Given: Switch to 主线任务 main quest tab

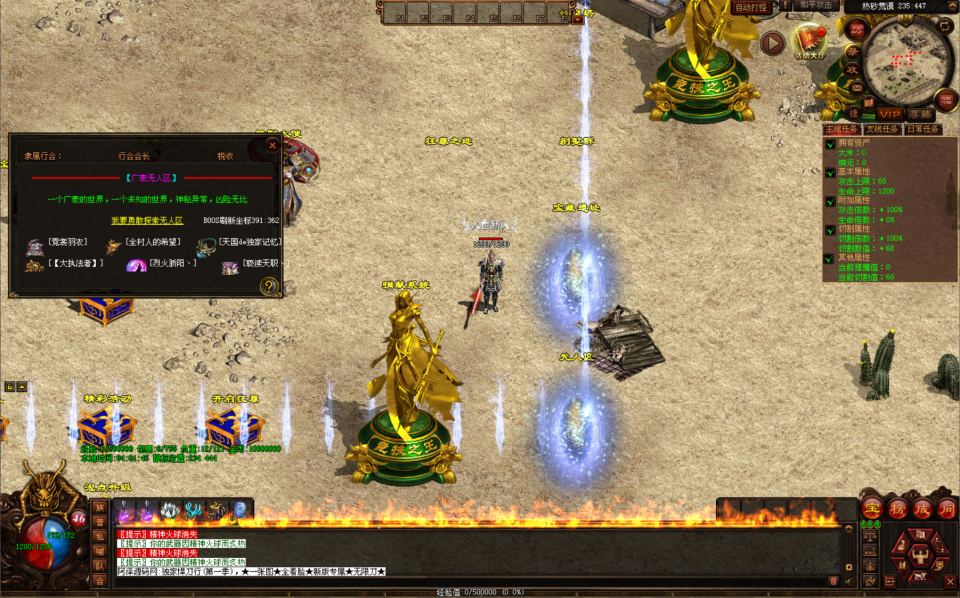Looking at the screenshot, I should tap(841, 129).
